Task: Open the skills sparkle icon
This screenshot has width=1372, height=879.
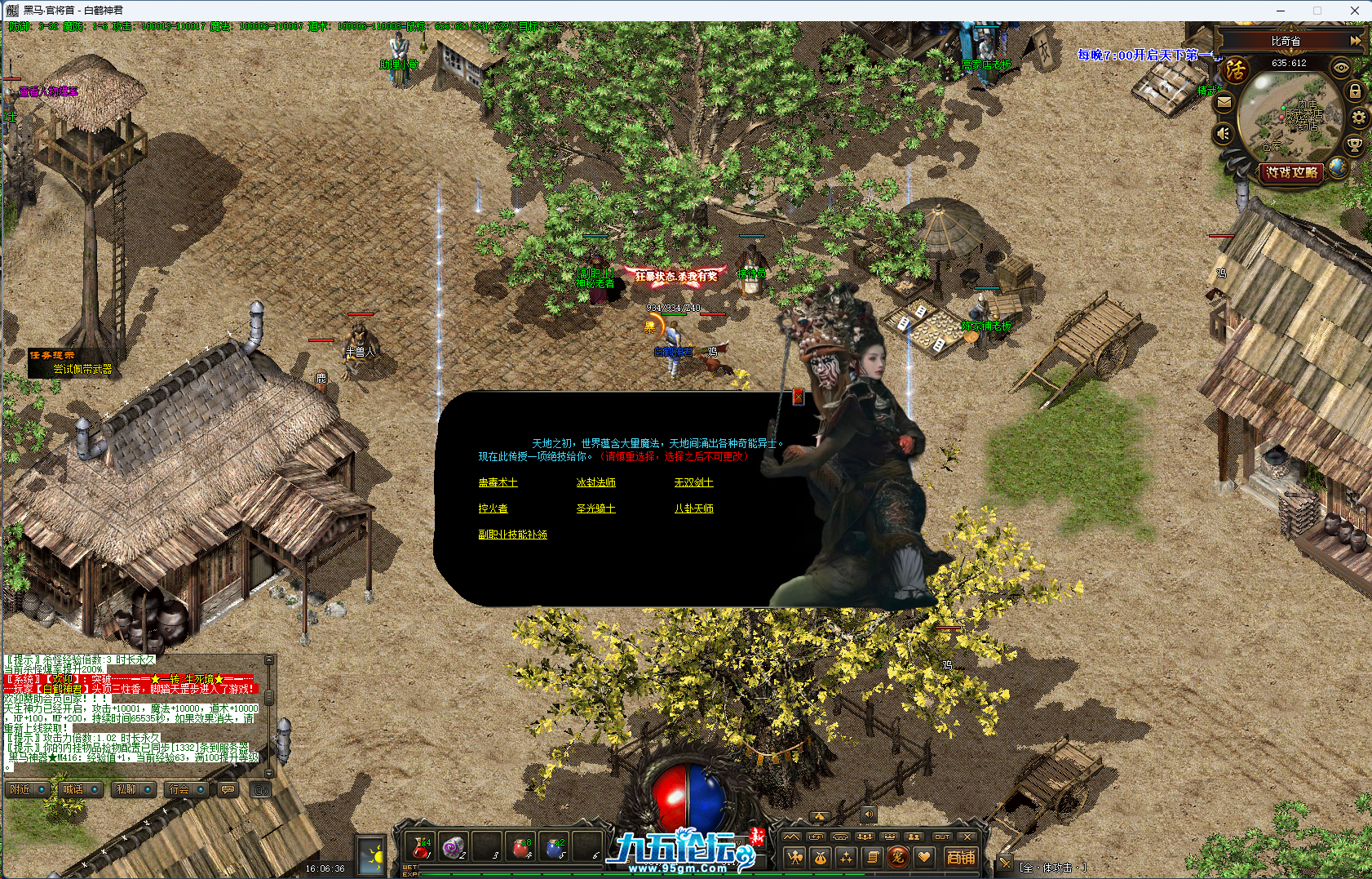Action: (x=846, y=858)
